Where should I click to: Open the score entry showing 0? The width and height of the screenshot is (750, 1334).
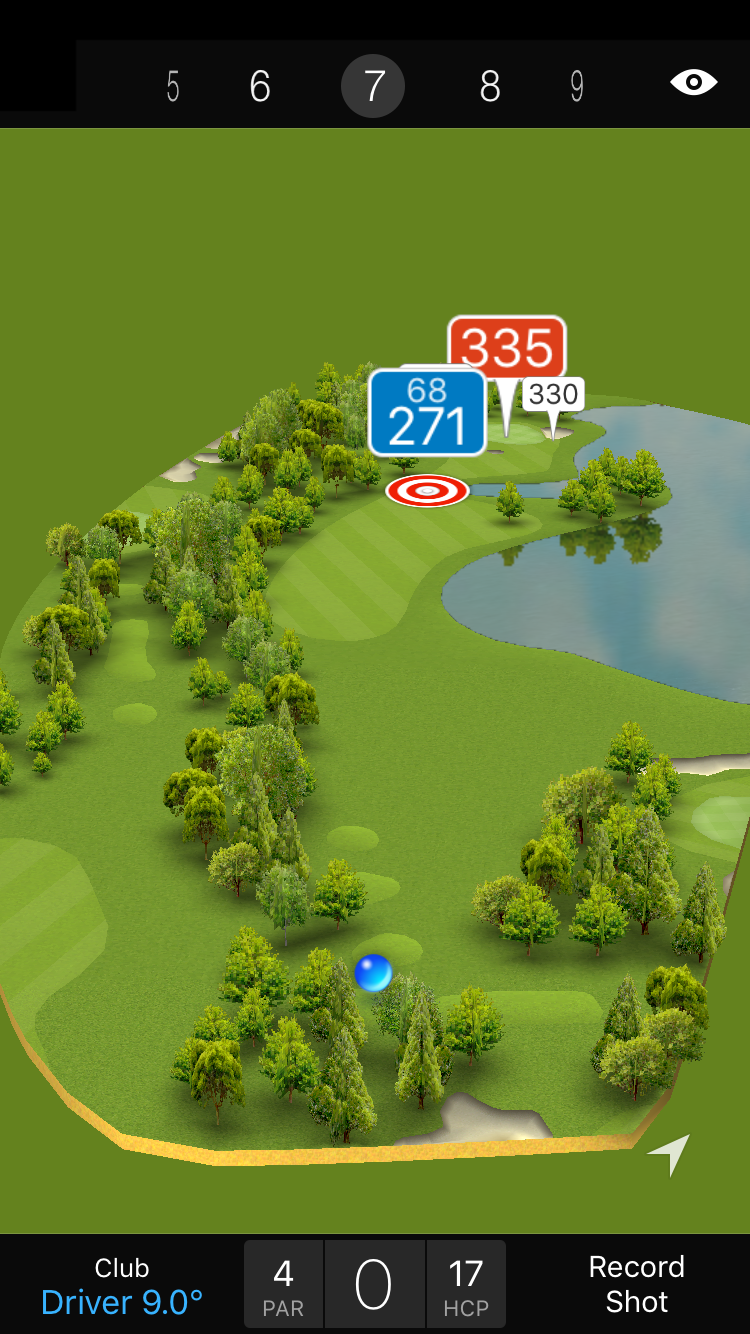(x=374, y=1285)
